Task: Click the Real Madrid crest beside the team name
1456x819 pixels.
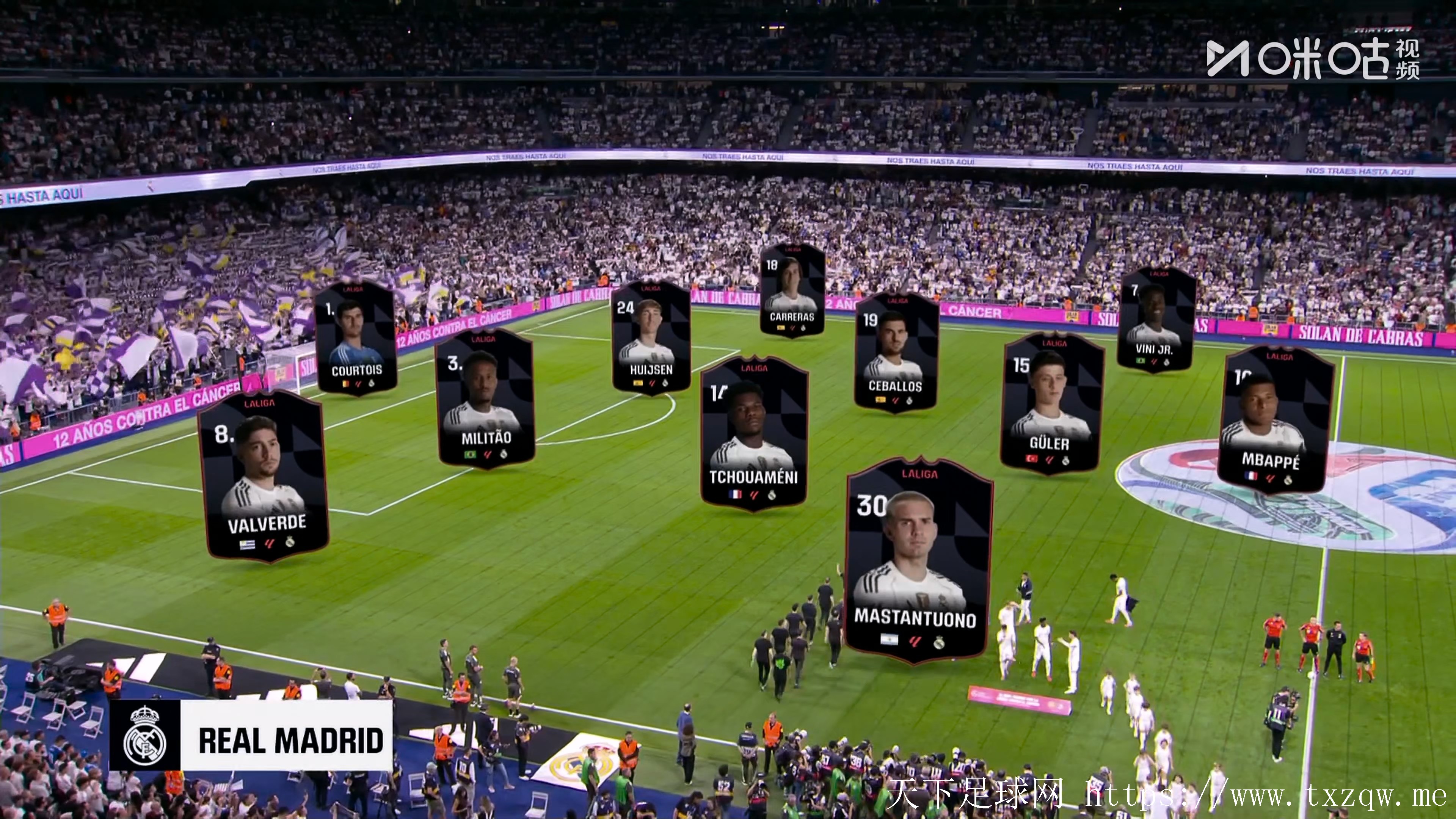Action: point(145,736)
